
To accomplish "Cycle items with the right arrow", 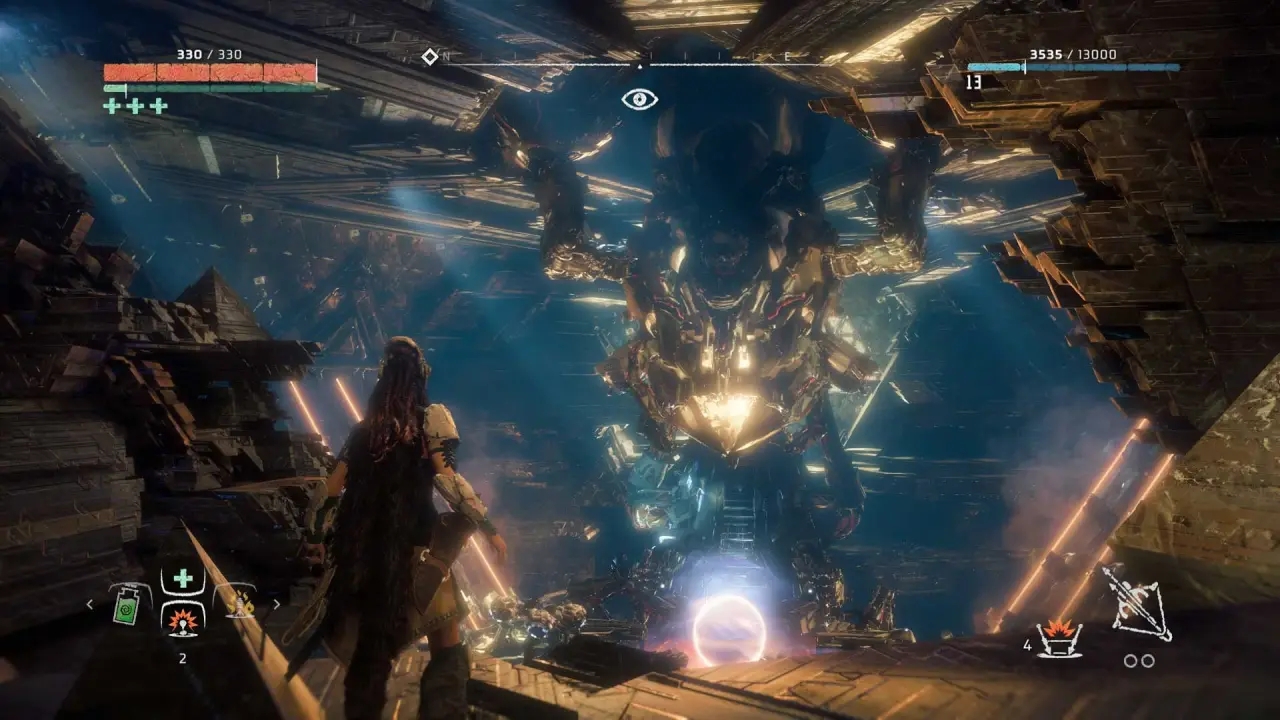I will pos(276,604).
